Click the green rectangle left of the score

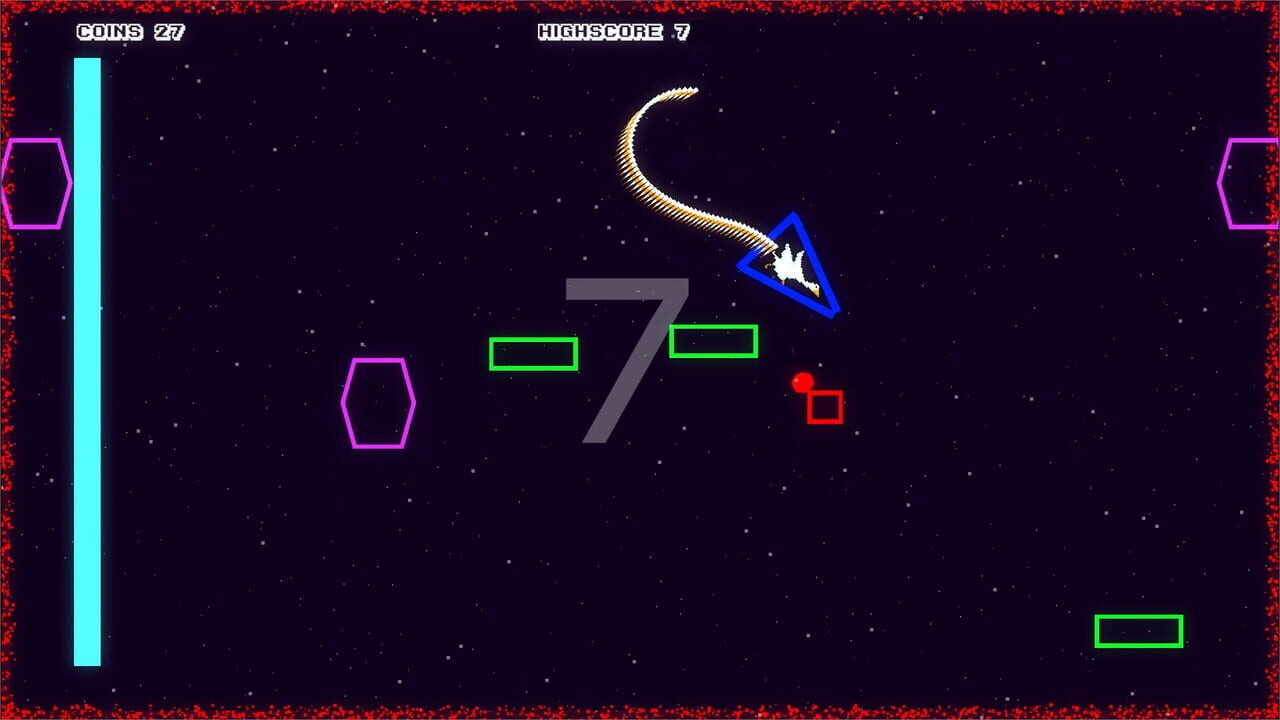pyautogui.click(x=536, y=354)
